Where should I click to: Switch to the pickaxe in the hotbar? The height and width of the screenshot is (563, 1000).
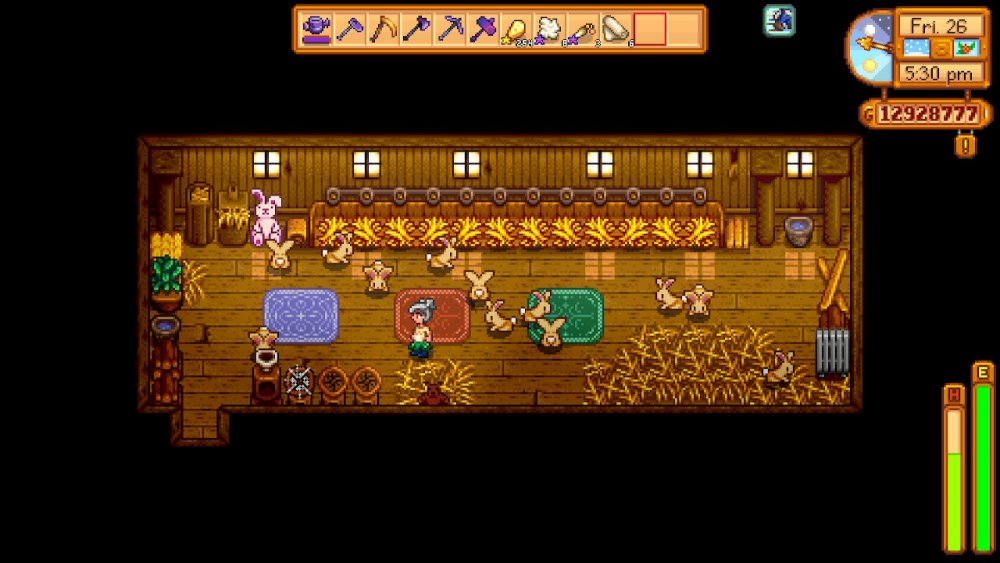point(450,29)
